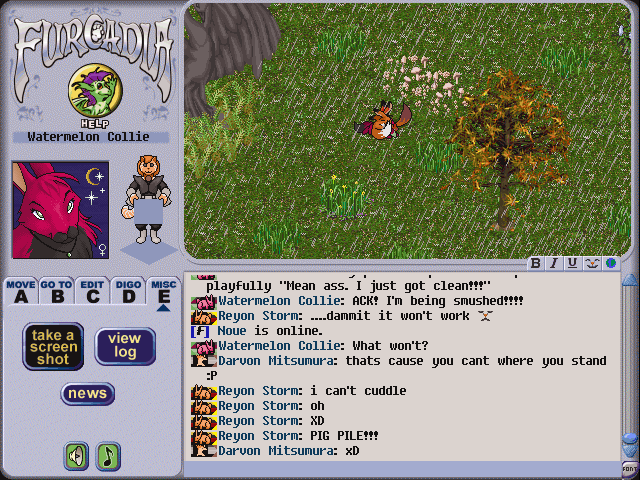Open the view log button
Image resolution: width=640 pixels, height=480 pixels.
(124, 346)
